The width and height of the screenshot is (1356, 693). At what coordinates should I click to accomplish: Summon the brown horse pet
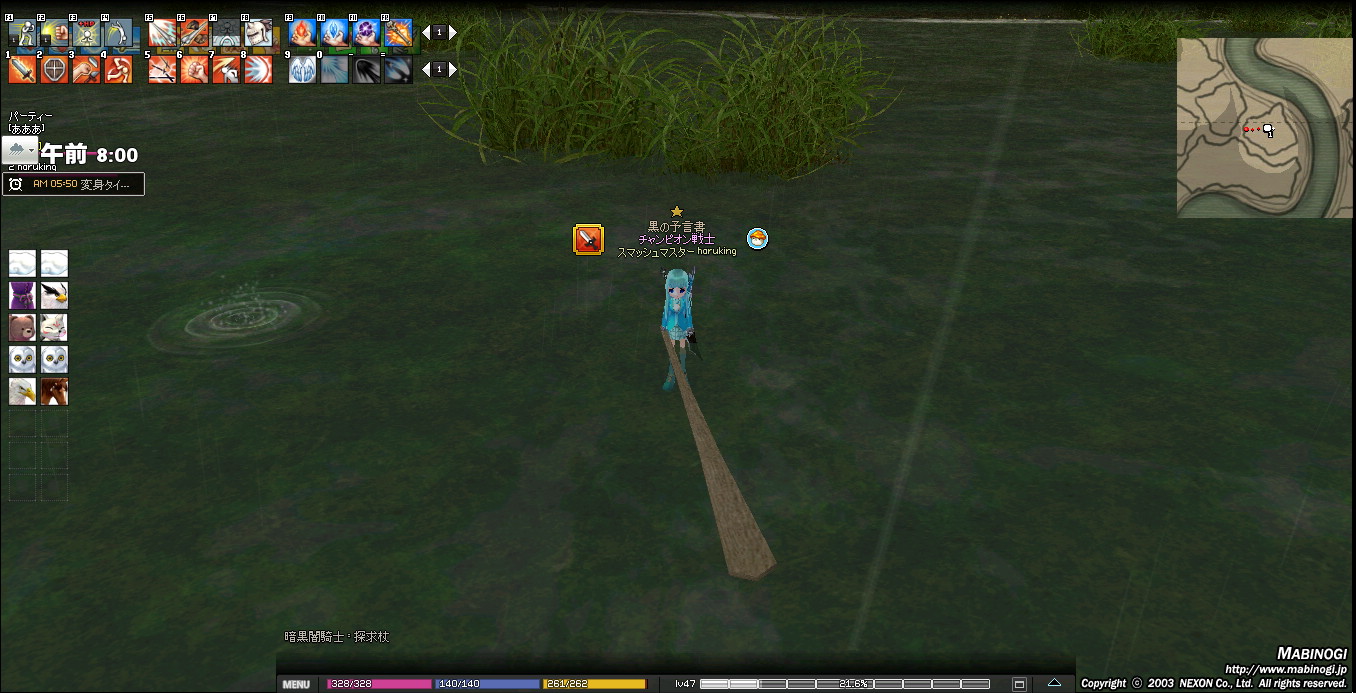(x=54, y=391)
